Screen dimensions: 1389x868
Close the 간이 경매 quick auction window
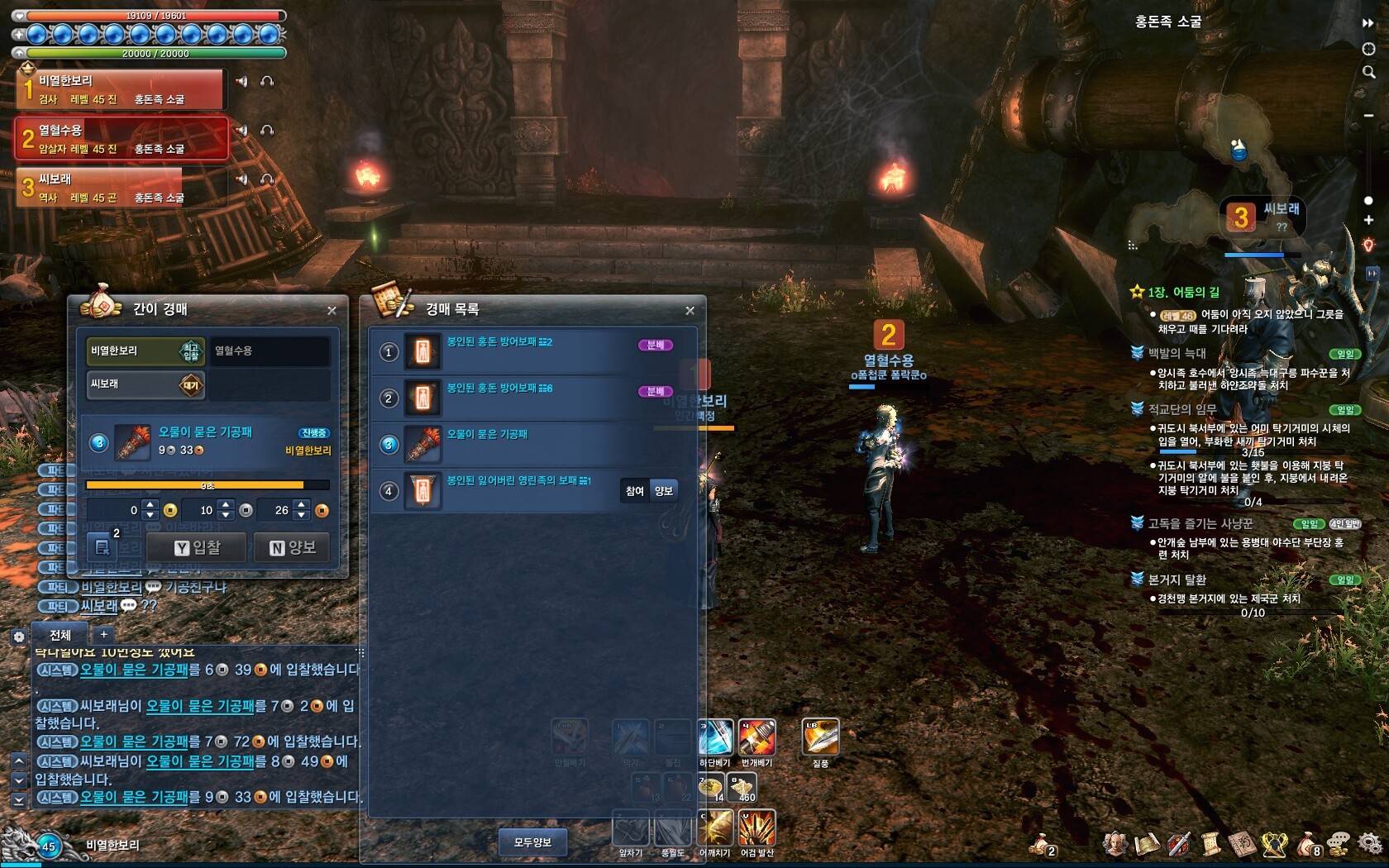(332, 311)
